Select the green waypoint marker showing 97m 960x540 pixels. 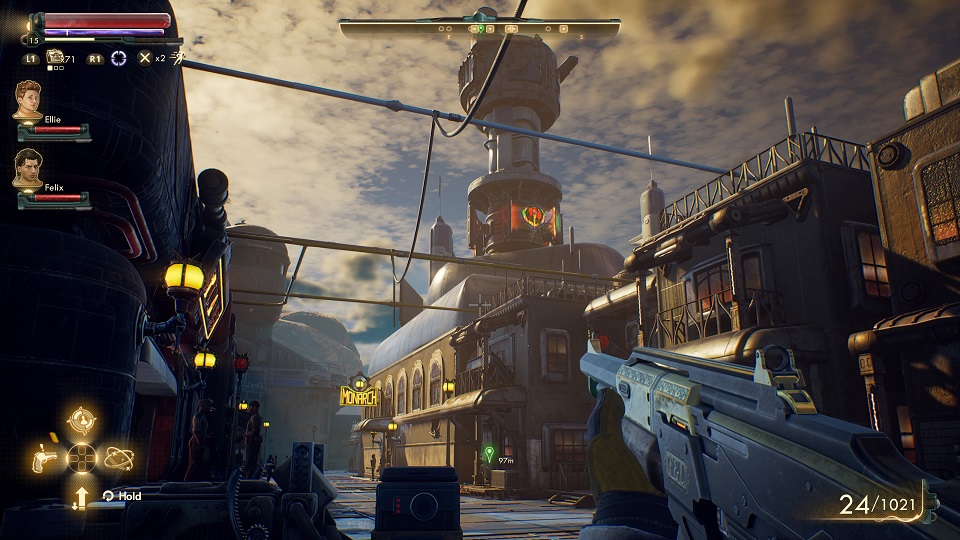(488, 454)
